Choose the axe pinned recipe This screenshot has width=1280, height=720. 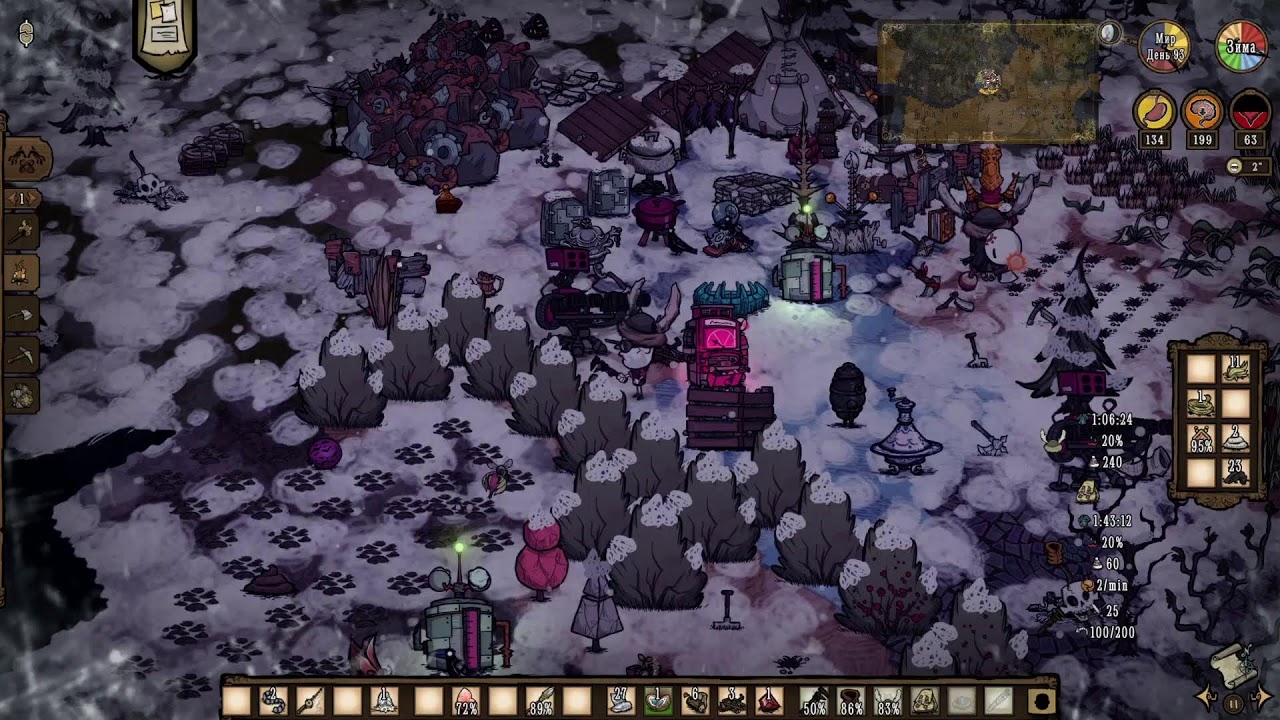[x=24, y=315]
